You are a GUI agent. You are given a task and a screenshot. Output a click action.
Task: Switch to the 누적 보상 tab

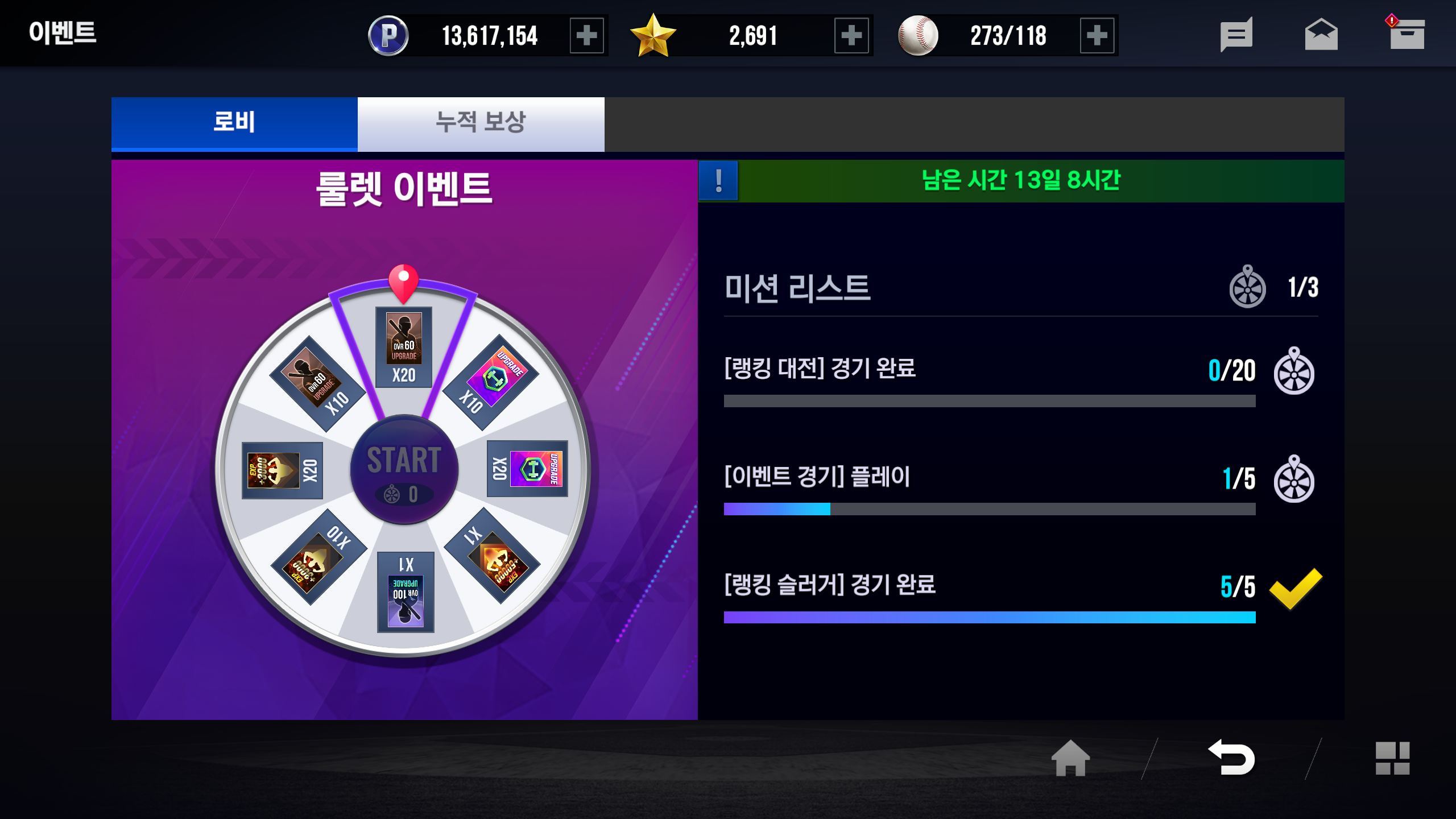click(481, 123)
